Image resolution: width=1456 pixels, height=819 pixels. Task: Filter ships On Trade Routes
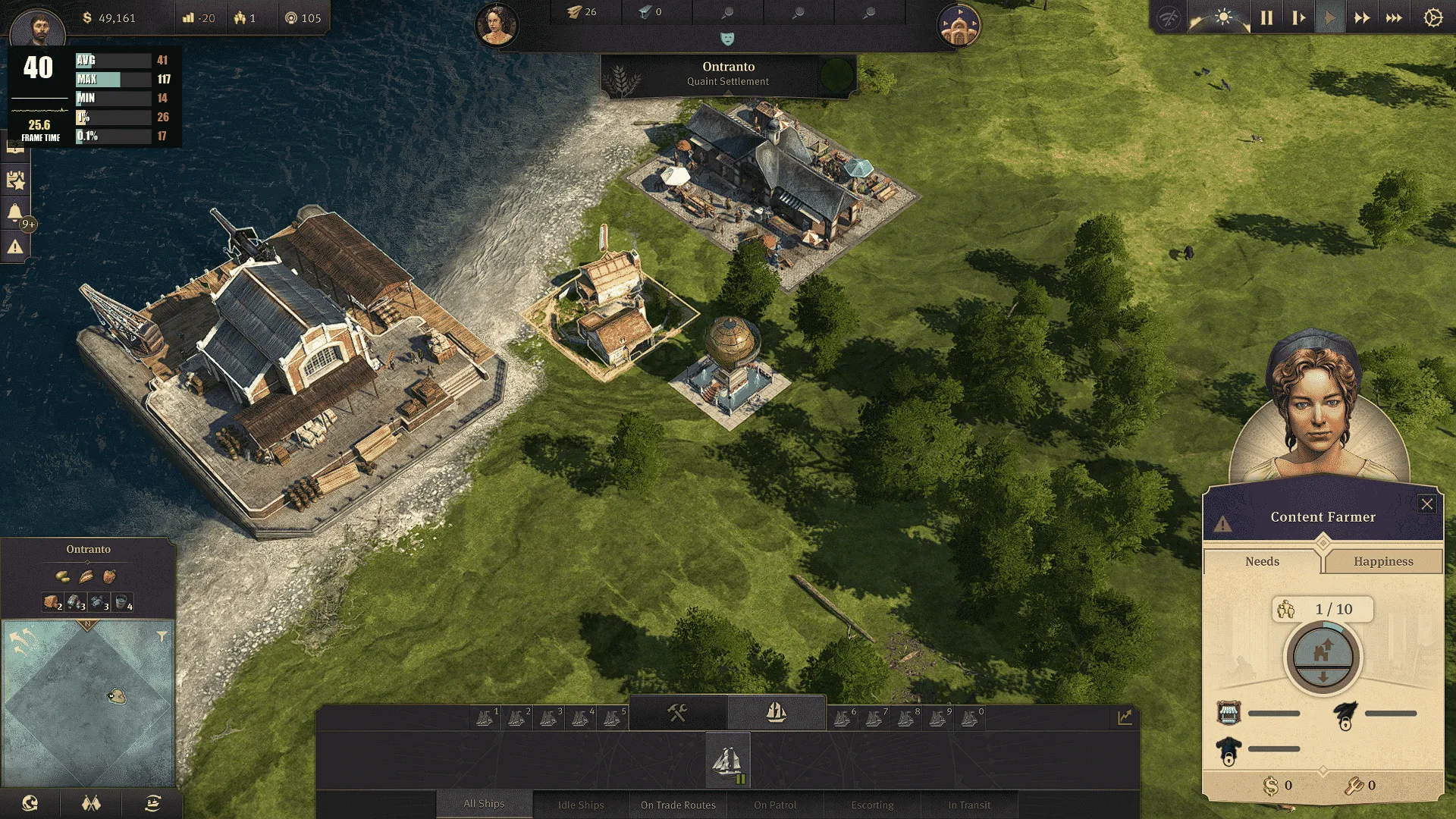678,805
